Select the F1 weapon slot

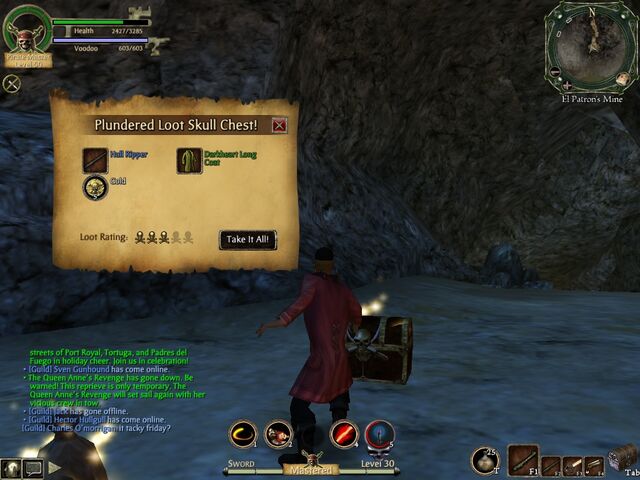(523, 459)
